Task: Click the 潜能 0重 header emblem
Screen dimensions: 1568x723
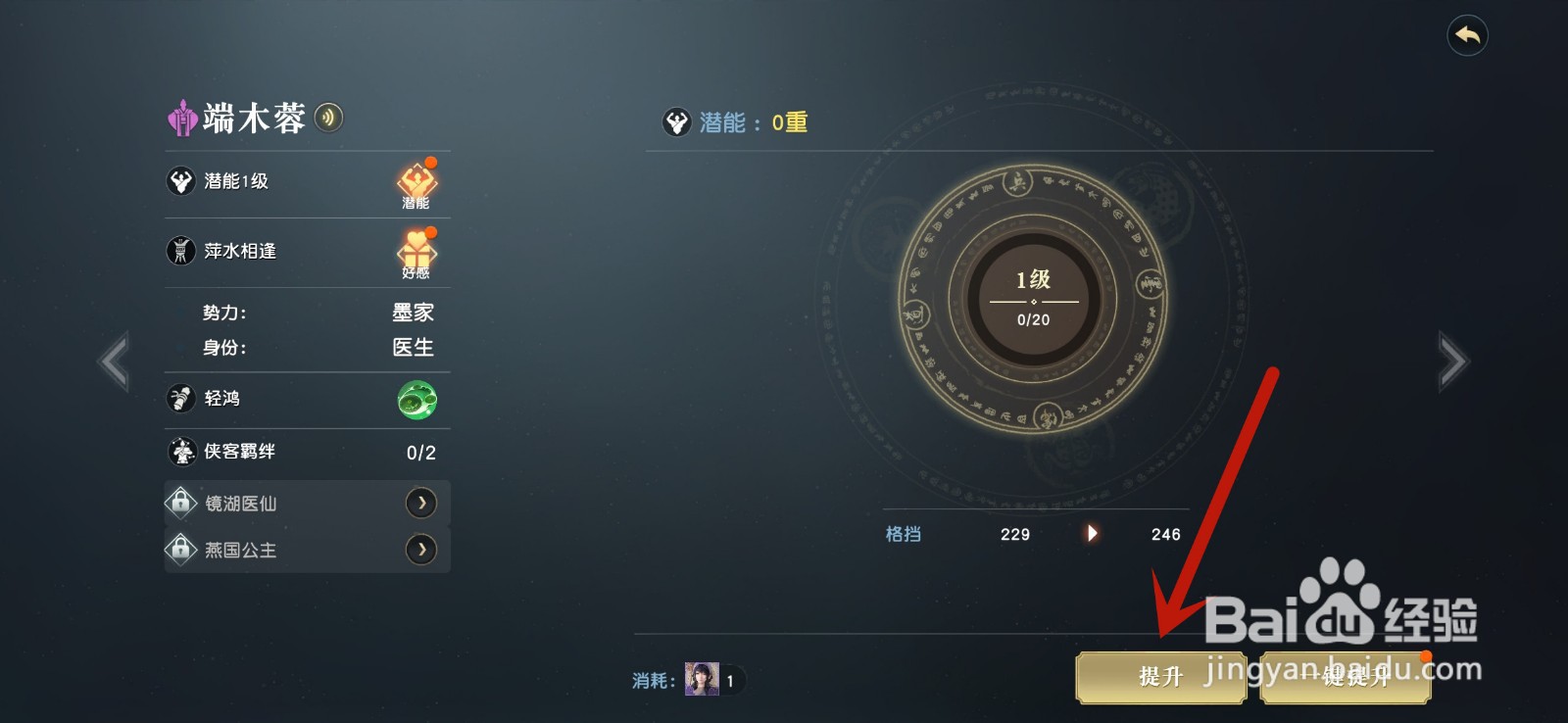Action: click(x=676, y=121)
